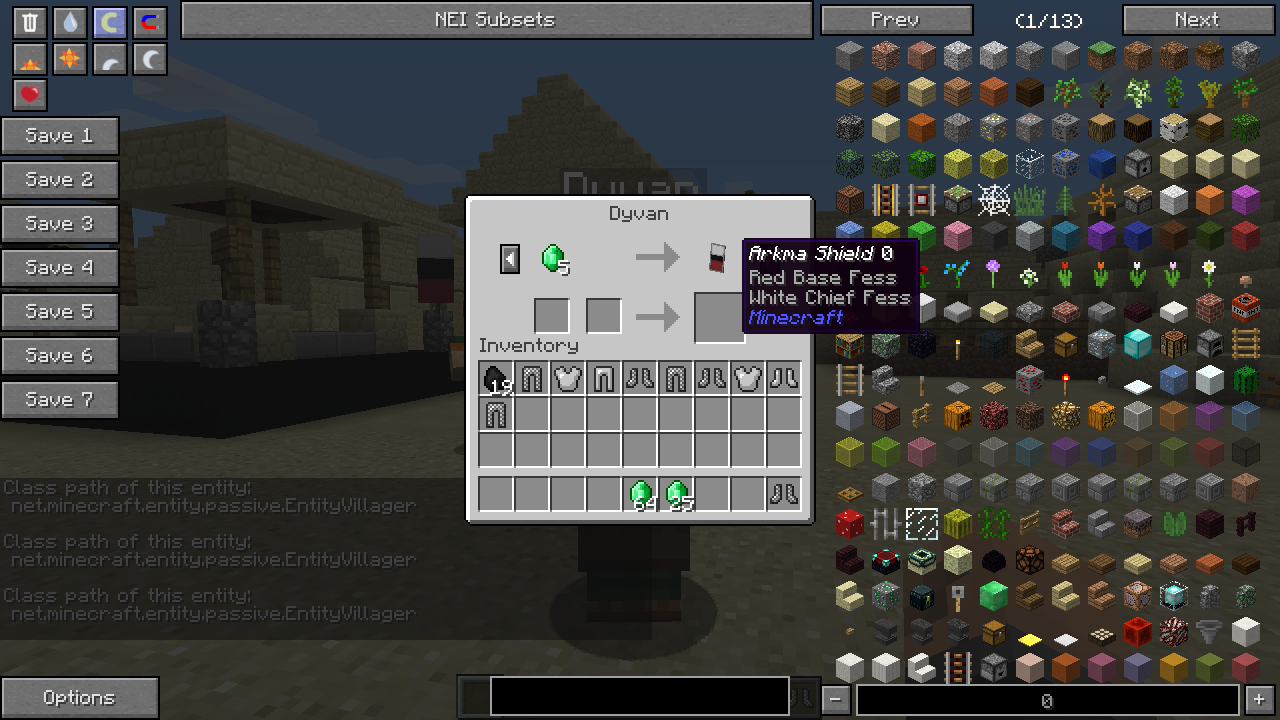Set time to noon with sun icon

[69, 59]
